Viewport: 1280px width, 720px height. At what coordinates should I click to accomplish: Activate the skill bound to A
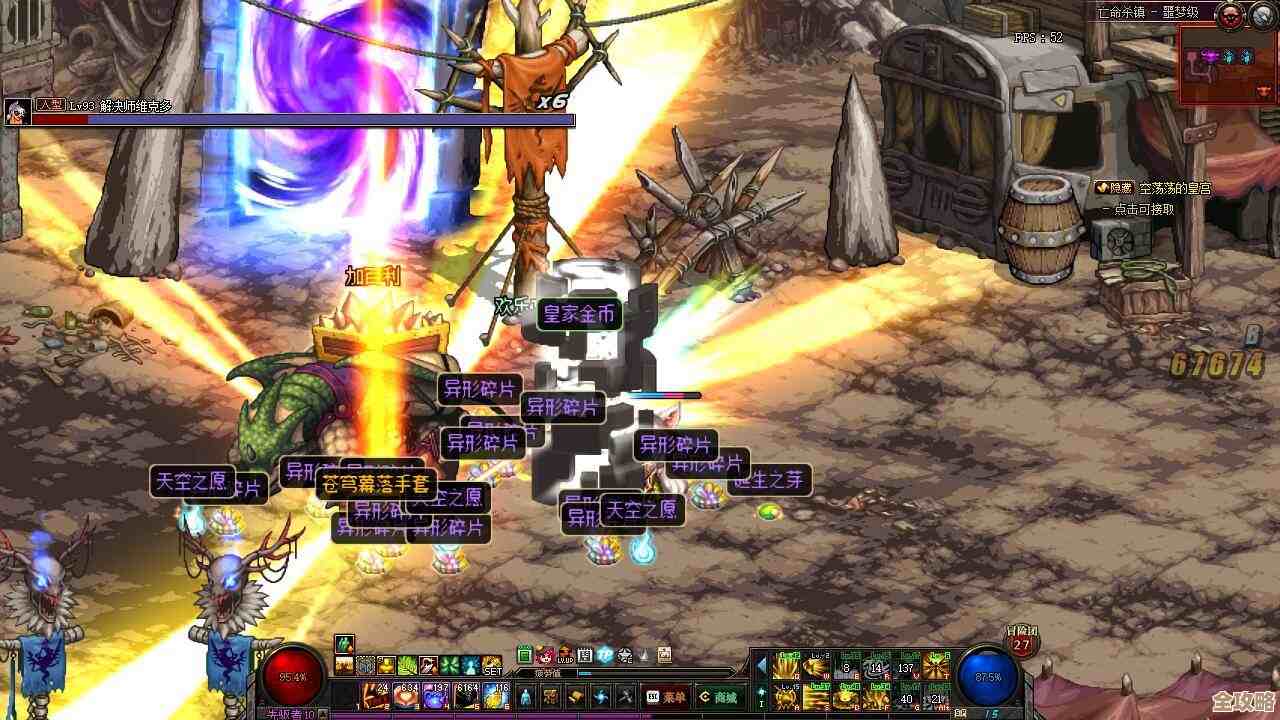[785, 697]
